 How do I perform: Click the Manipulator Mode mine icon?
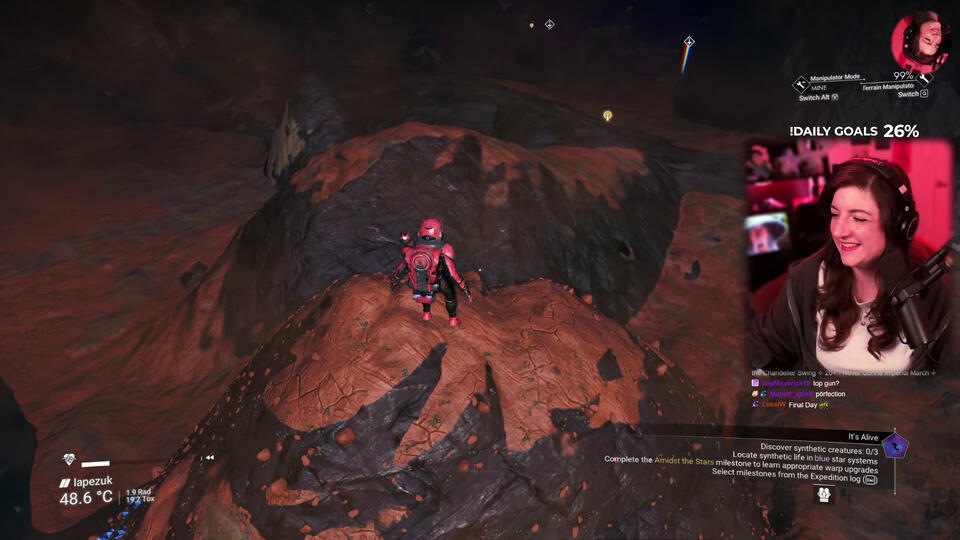pyautogui.click(x=800, y=84)
